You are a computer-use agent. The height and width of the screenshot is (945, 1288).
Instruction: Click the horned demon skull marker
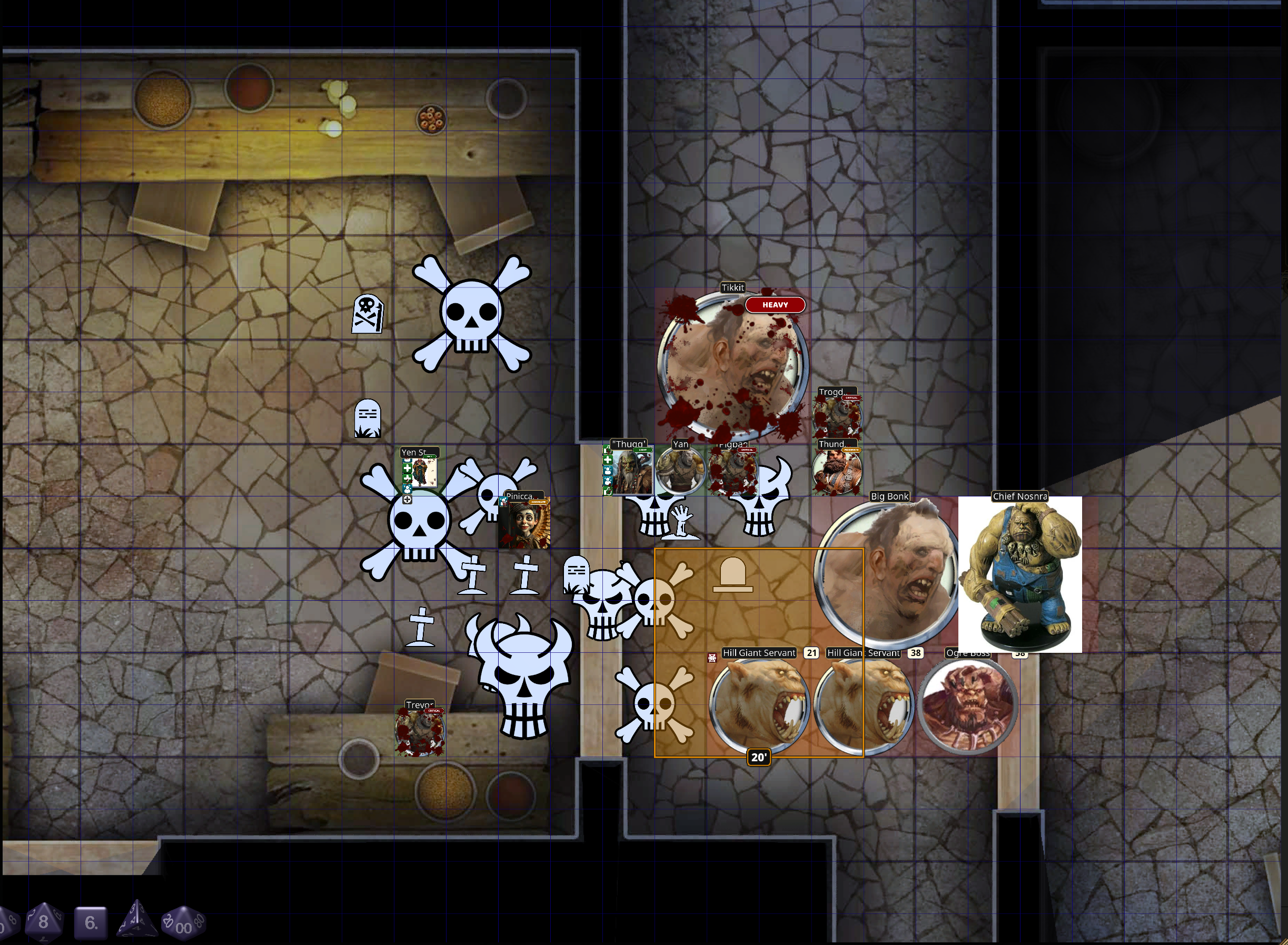pos(523,672)
